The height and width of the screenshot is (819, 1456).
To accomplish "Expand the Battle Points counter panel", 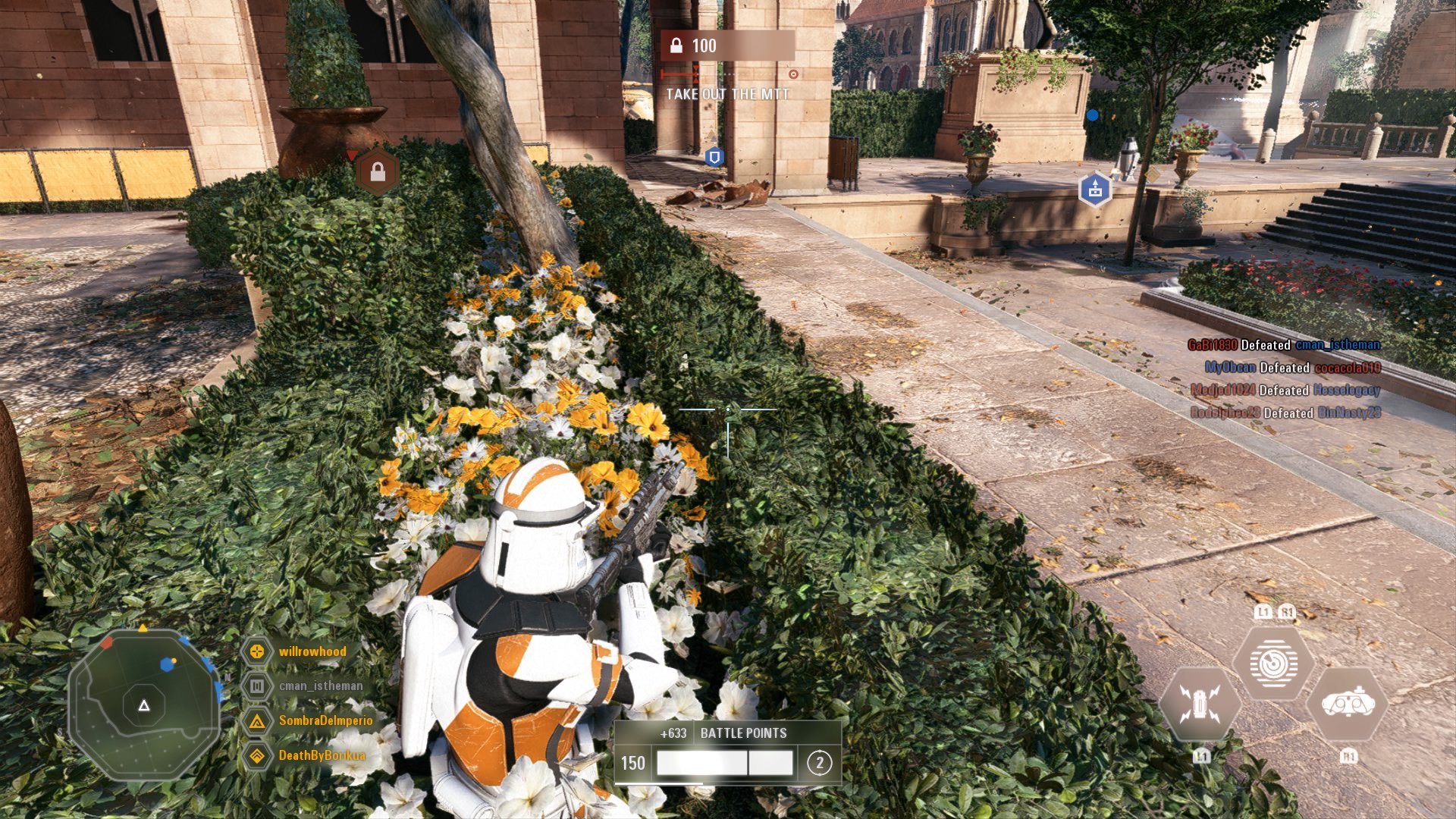I will coord(742,733).
